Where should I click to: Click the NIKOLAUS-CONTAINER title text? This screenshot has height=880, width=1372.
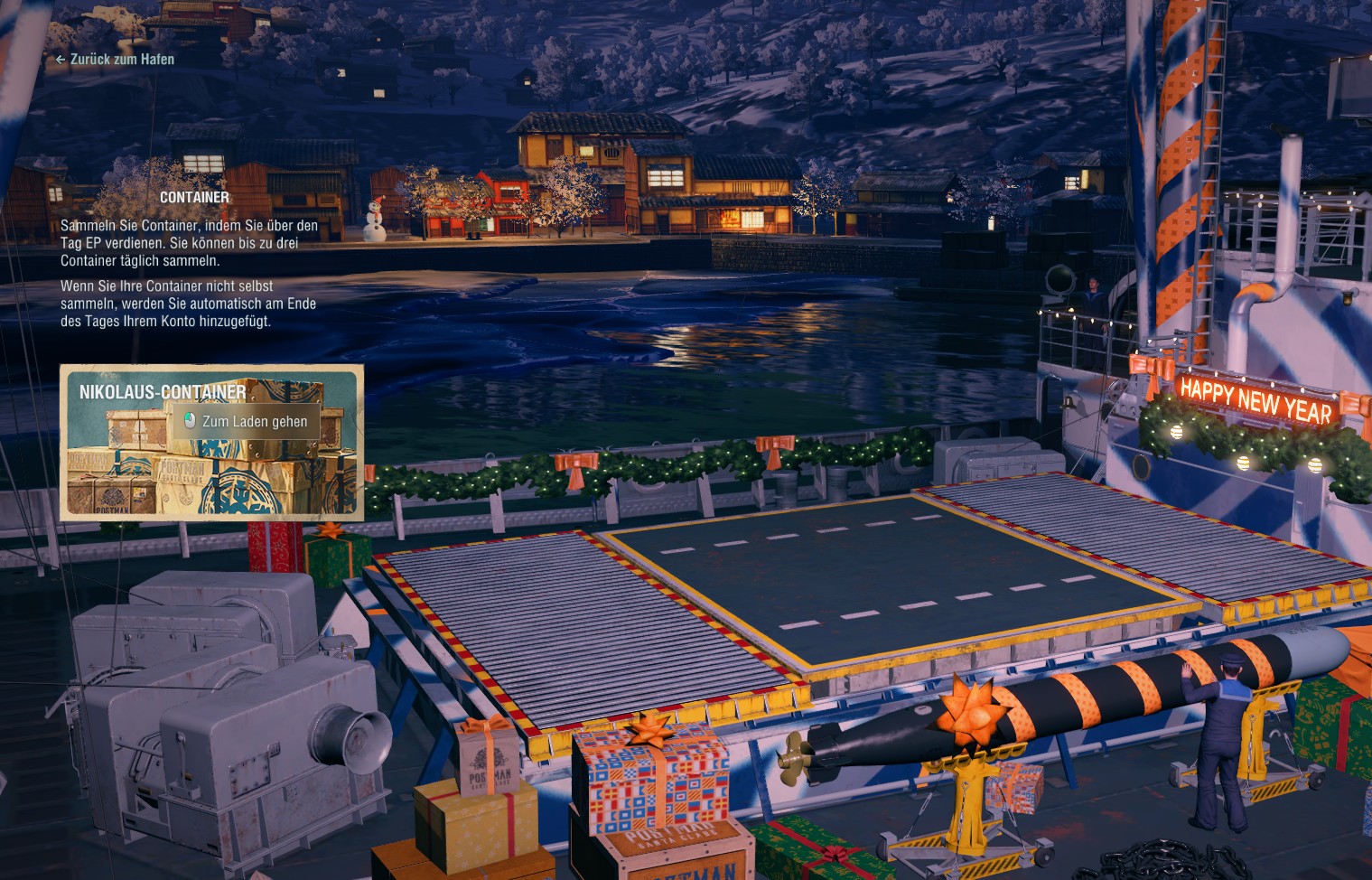161,392
